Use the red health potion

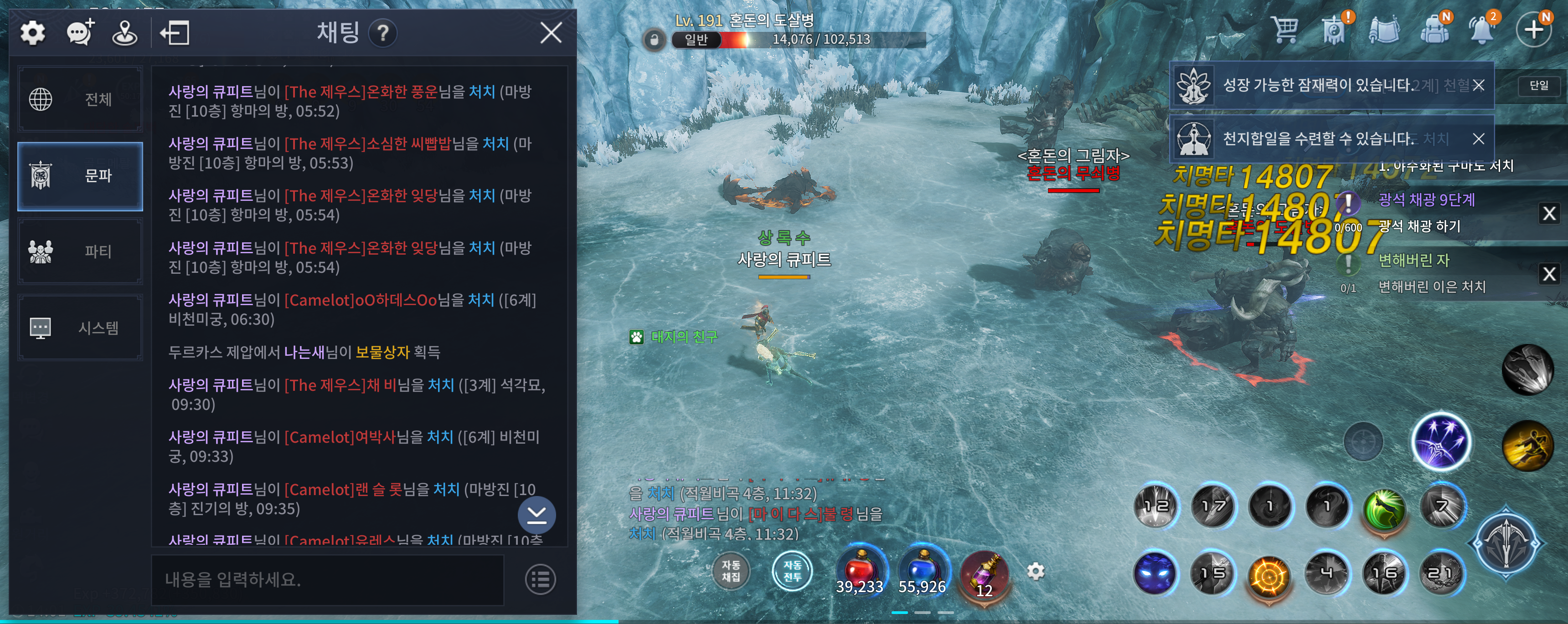tap(860, 572)
